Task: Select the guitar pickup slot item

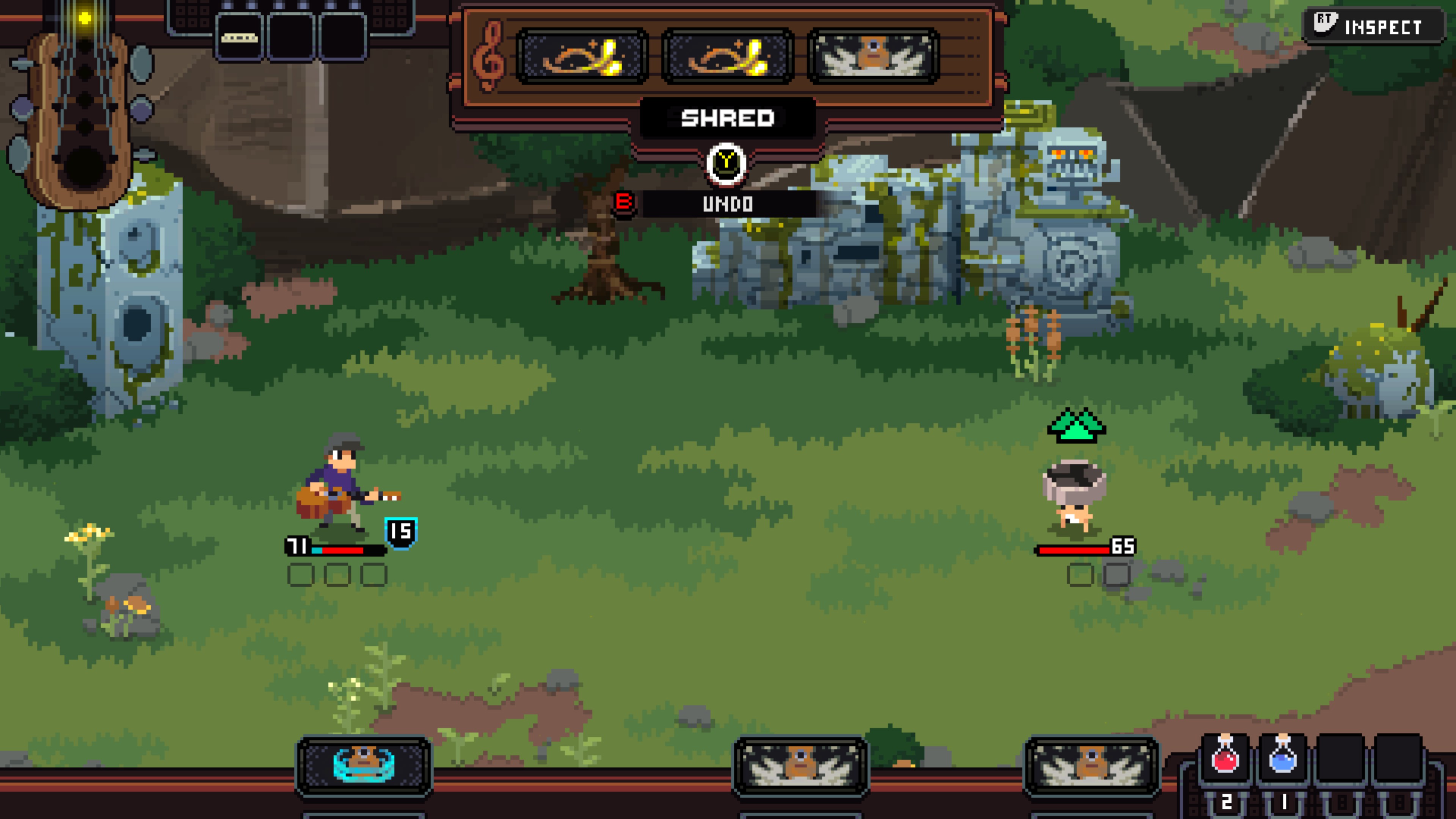Action: tap(239, 38)
